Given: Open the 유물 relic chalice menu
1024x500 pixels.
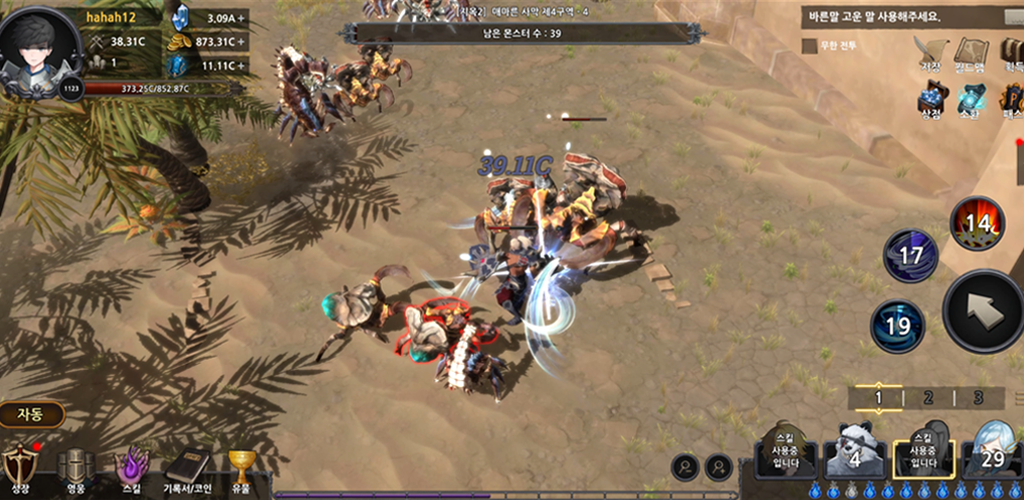Looking at the screenshot, I should (x=241, y=468).
